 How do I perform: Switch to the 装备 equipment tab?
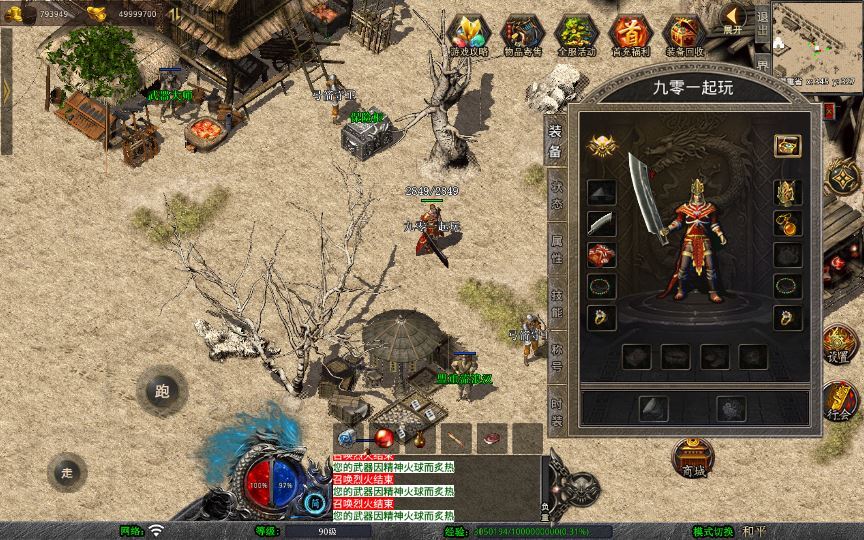pos(556,142)
